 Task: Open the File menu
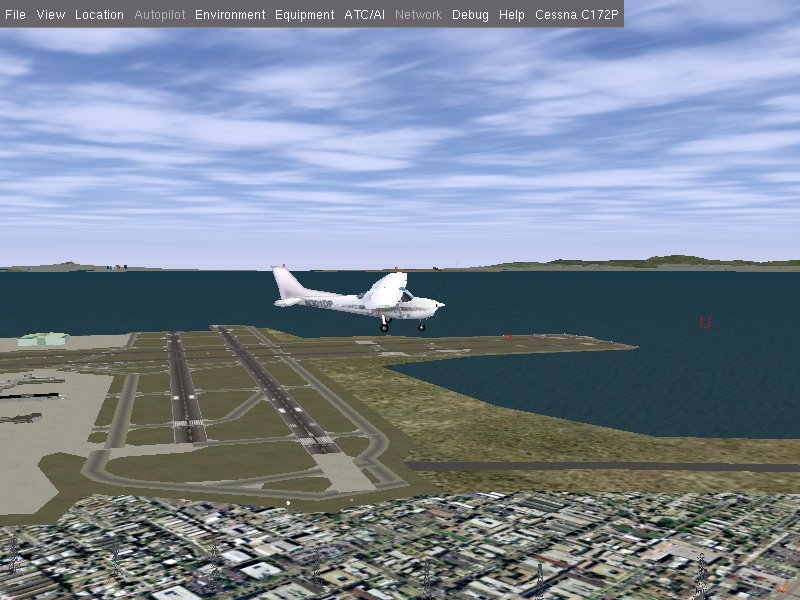click(x=16, y=15)
